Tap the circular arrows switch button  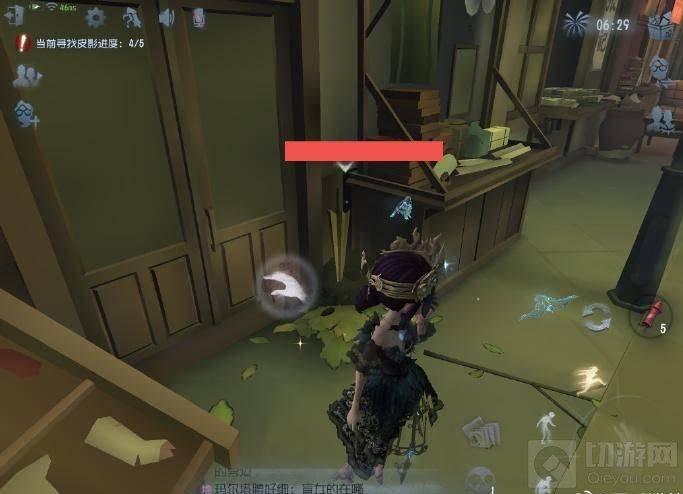[597, 318]
